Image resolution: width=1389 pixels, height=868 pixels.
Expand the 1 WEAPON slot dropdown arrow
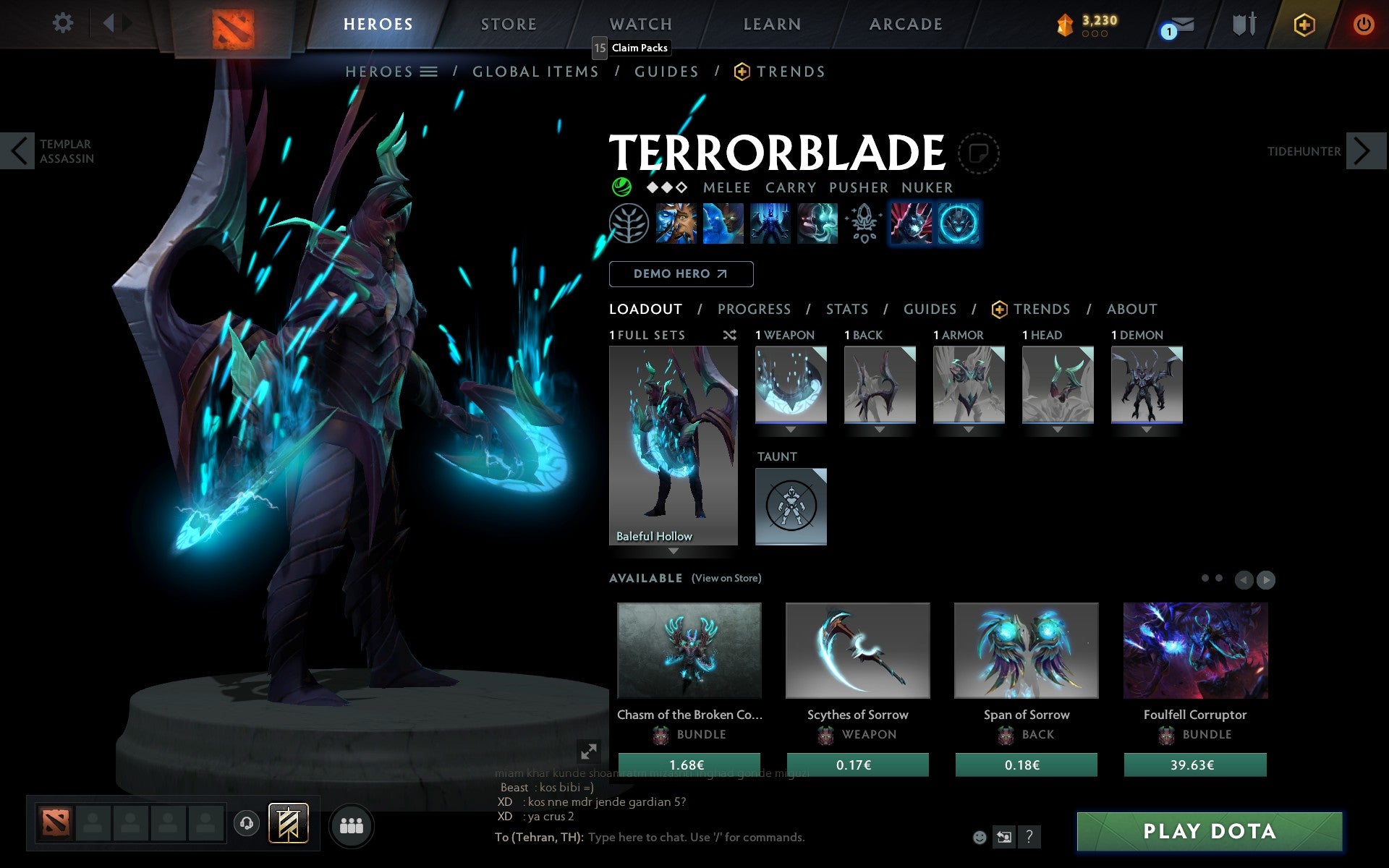point(790,428)
